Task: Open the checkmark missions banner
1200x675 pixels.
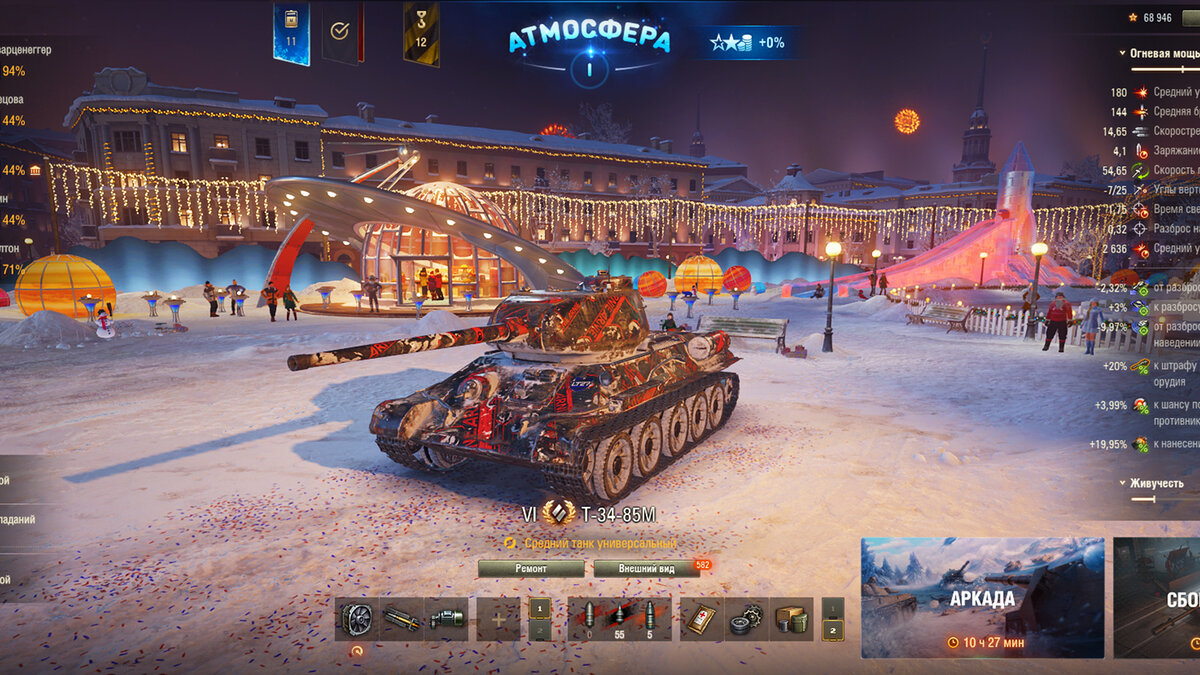Action: point(341,32)
